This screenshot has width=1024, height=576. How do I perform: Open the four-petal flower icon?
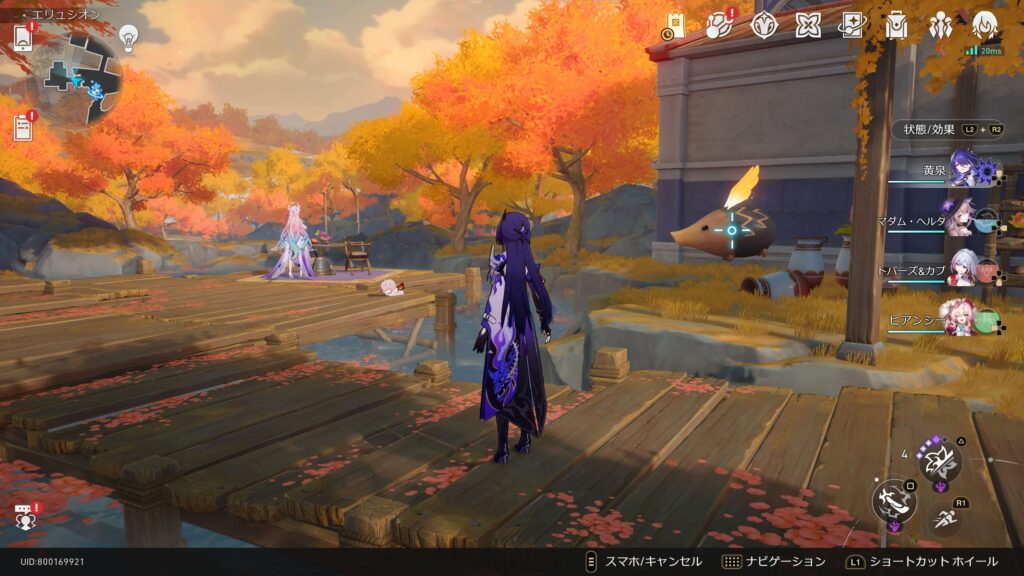808,24
